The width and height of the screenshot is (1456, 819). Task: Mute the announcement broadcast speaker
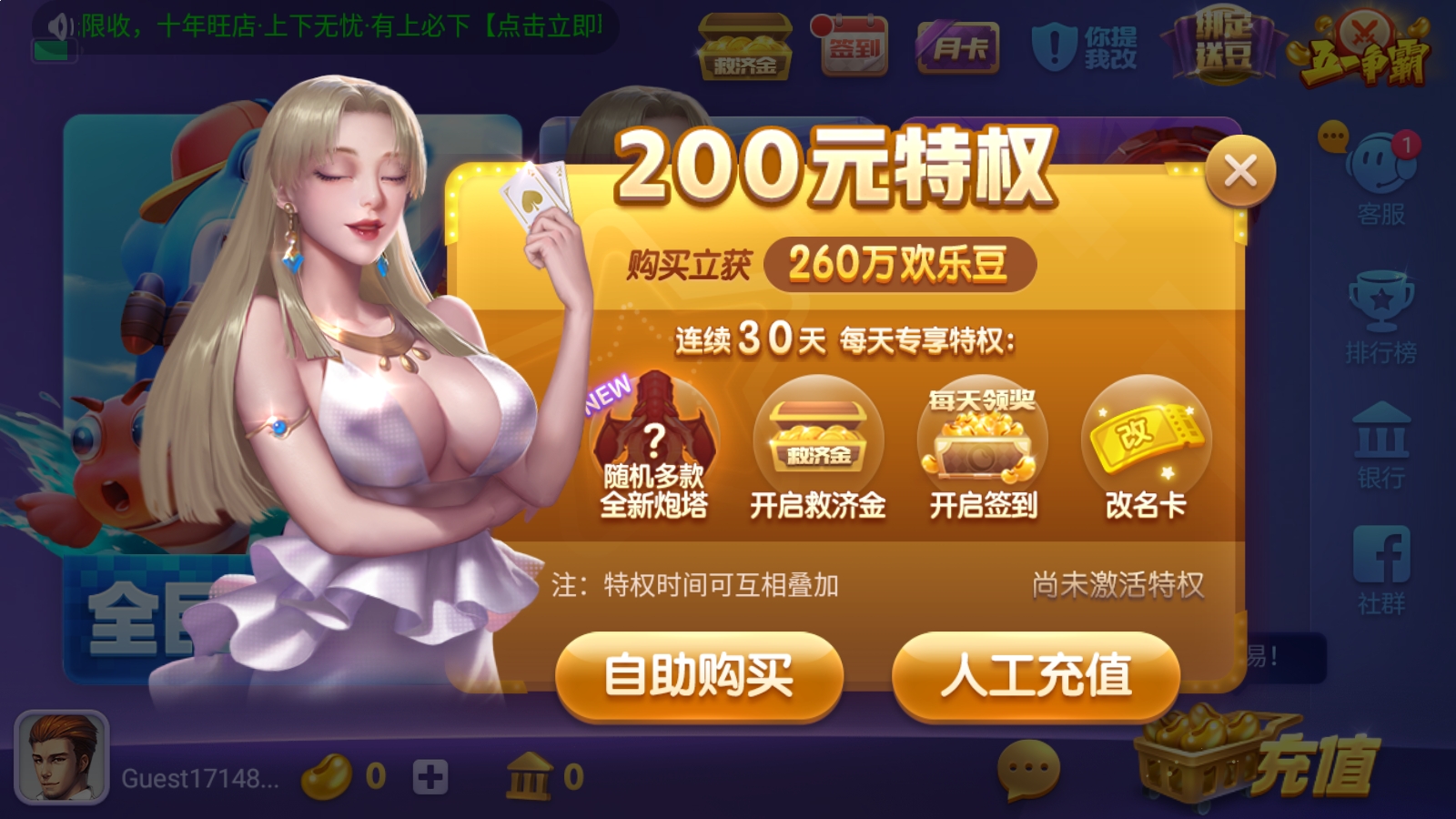click(56, 25)
